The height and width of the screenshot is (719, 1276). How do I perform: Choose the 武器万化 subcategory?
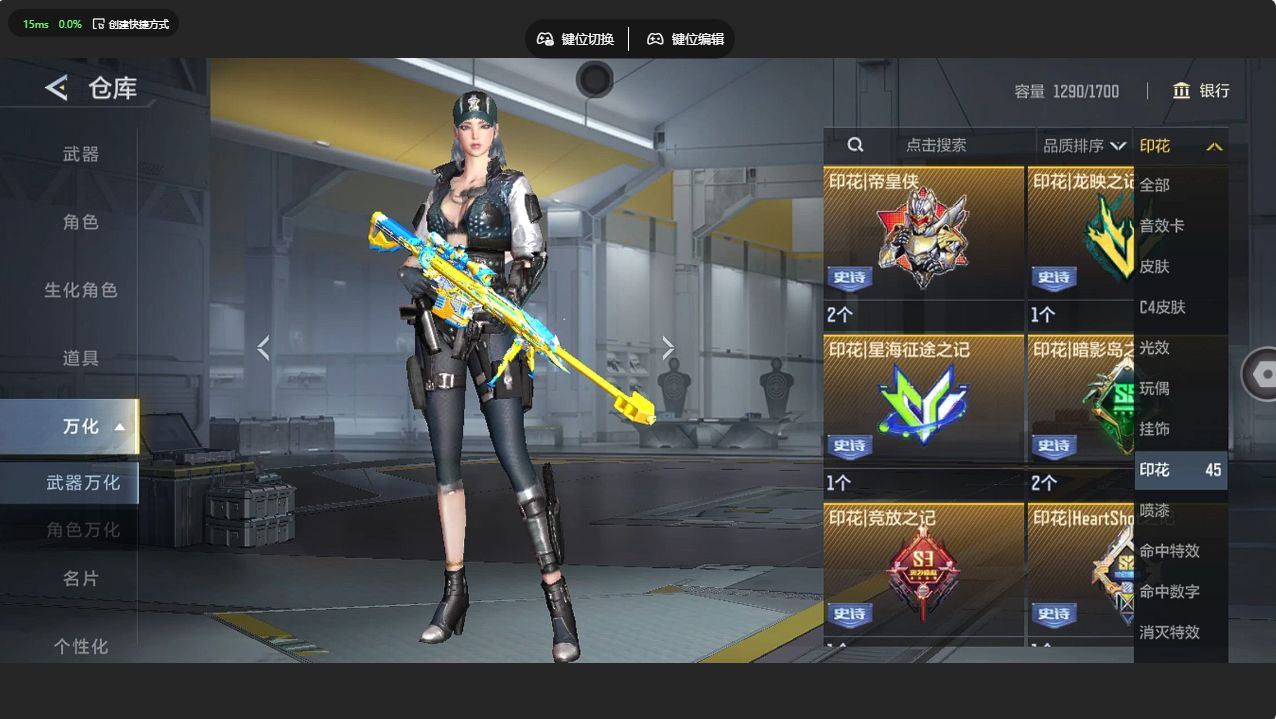[83, 483]
